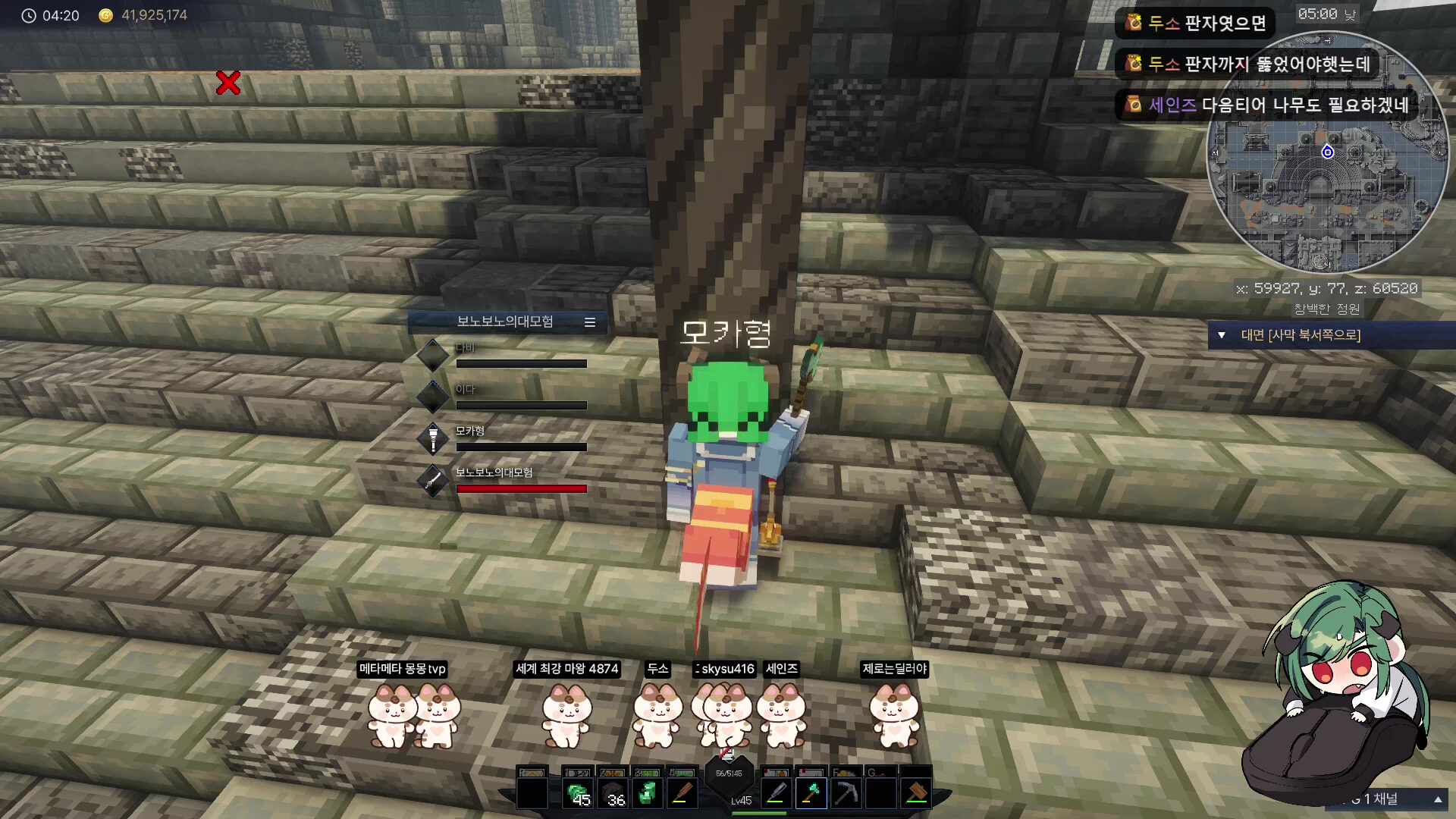Click the 세인즈 name label above the cat

(782, 669)
